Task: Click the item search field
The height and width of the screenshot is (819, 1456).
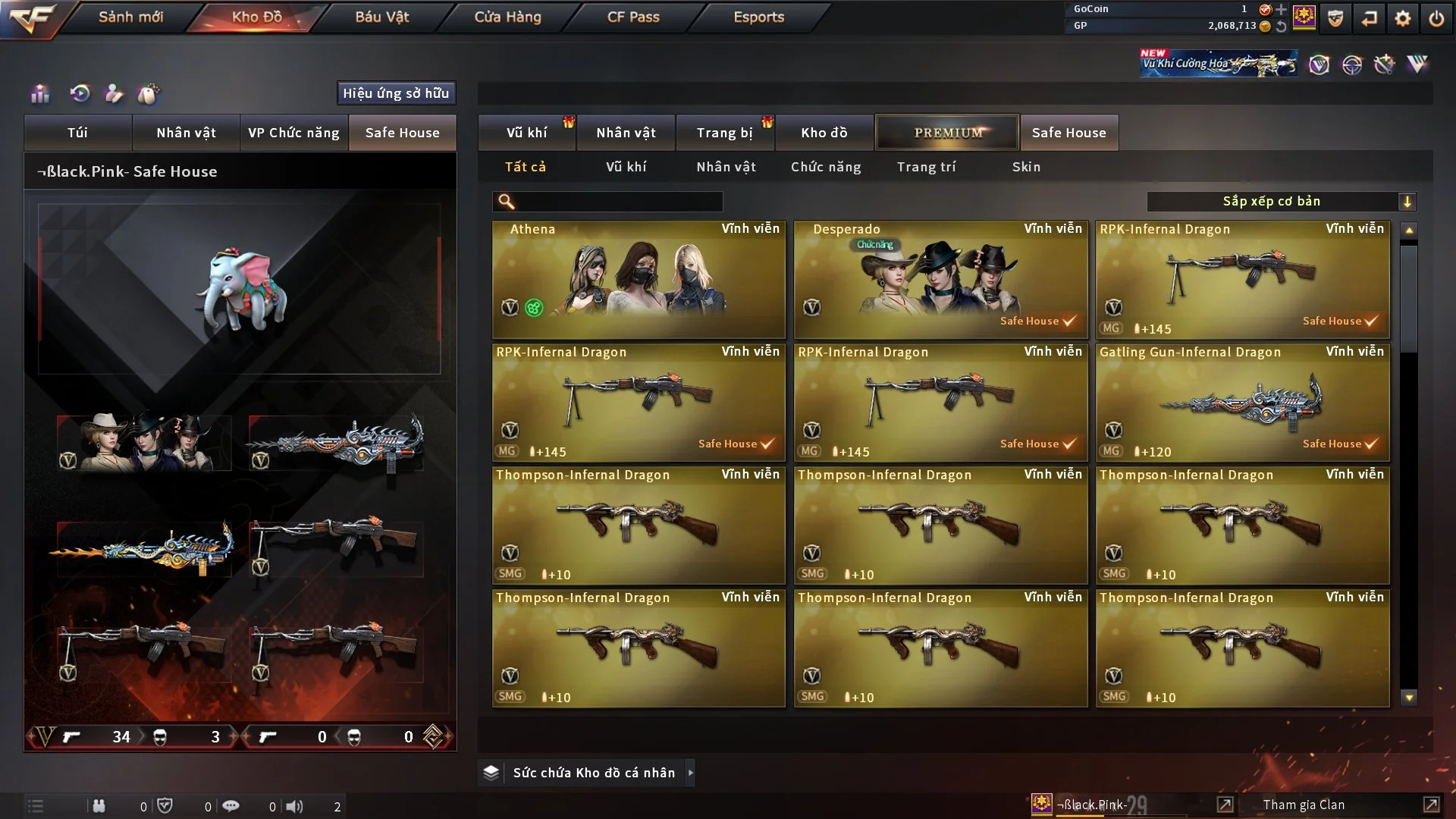Action: pyautogui.click(x=618, y=202)
